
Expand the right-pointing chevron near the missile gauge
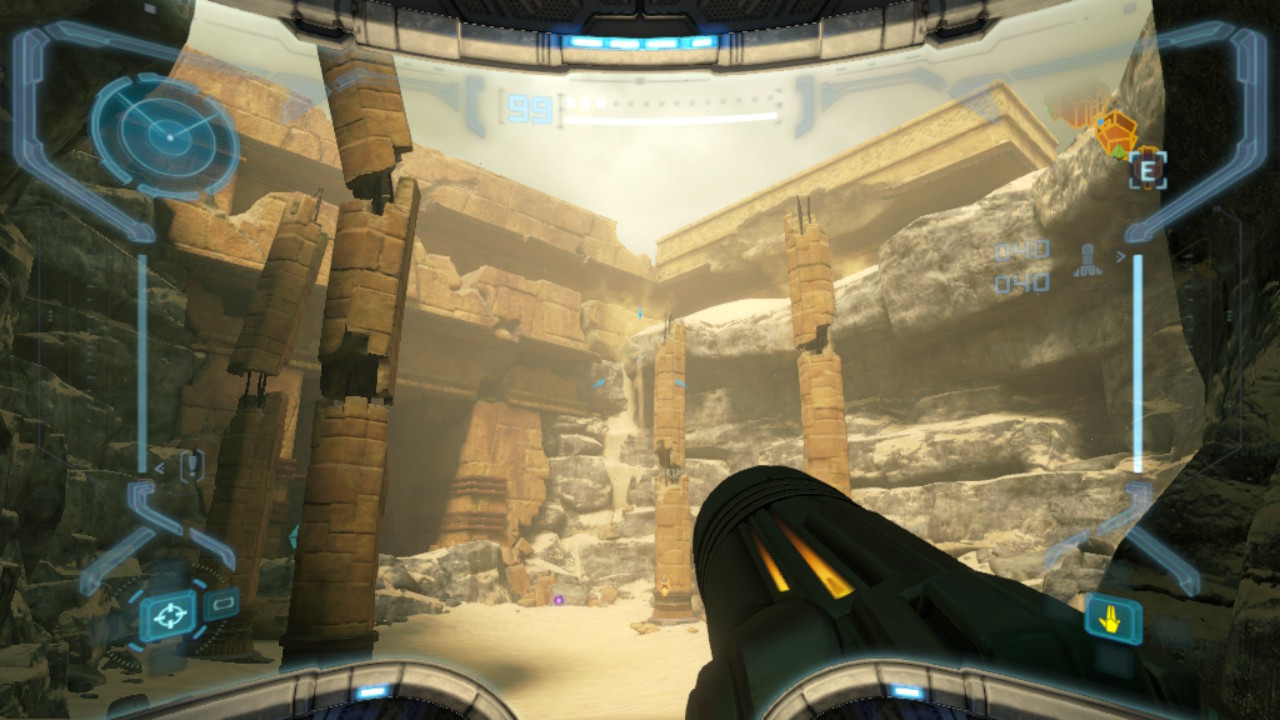[x=1121, y=256]
